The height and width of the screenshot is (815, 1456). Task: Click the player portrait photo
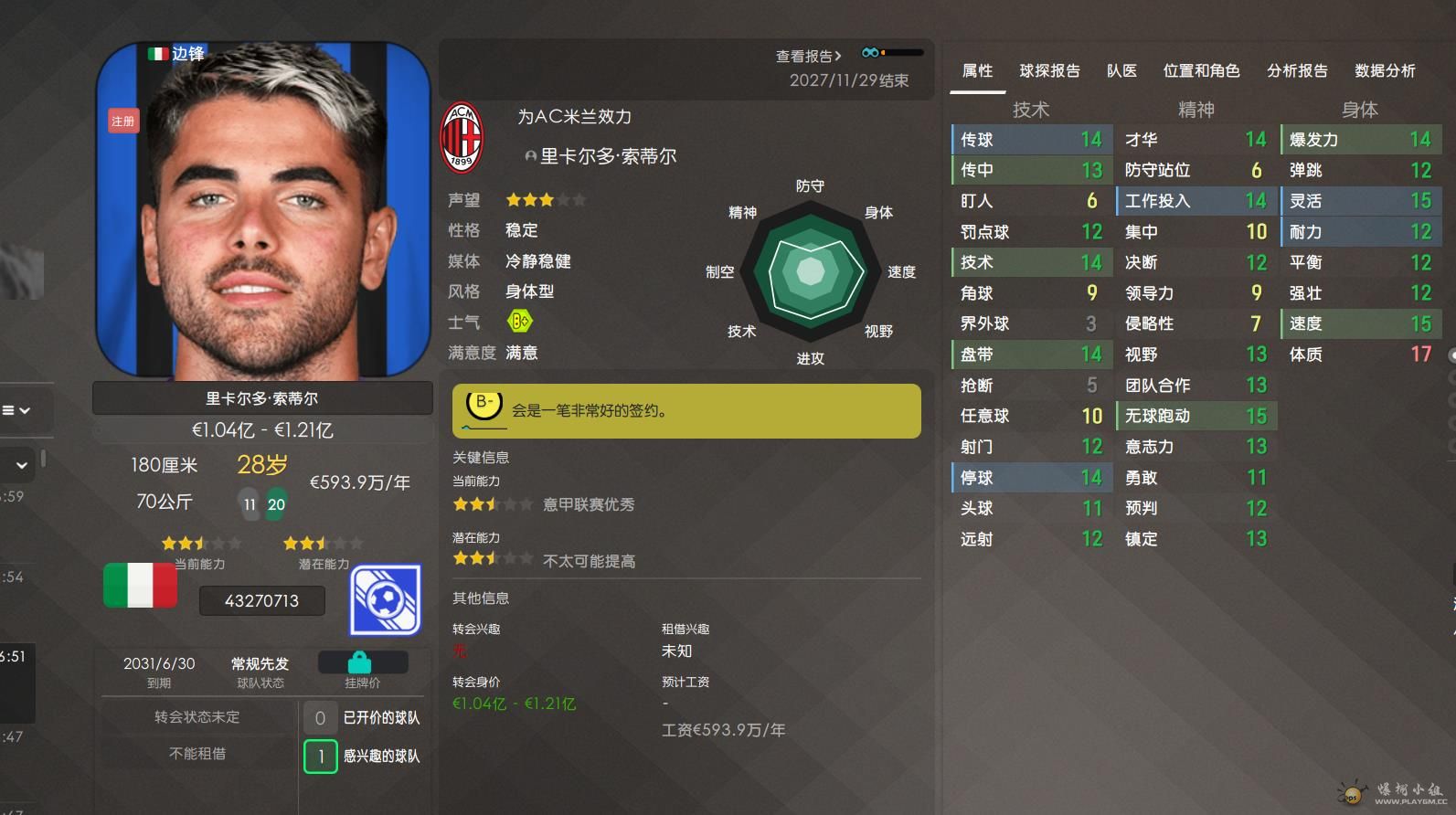pos(262,210)
